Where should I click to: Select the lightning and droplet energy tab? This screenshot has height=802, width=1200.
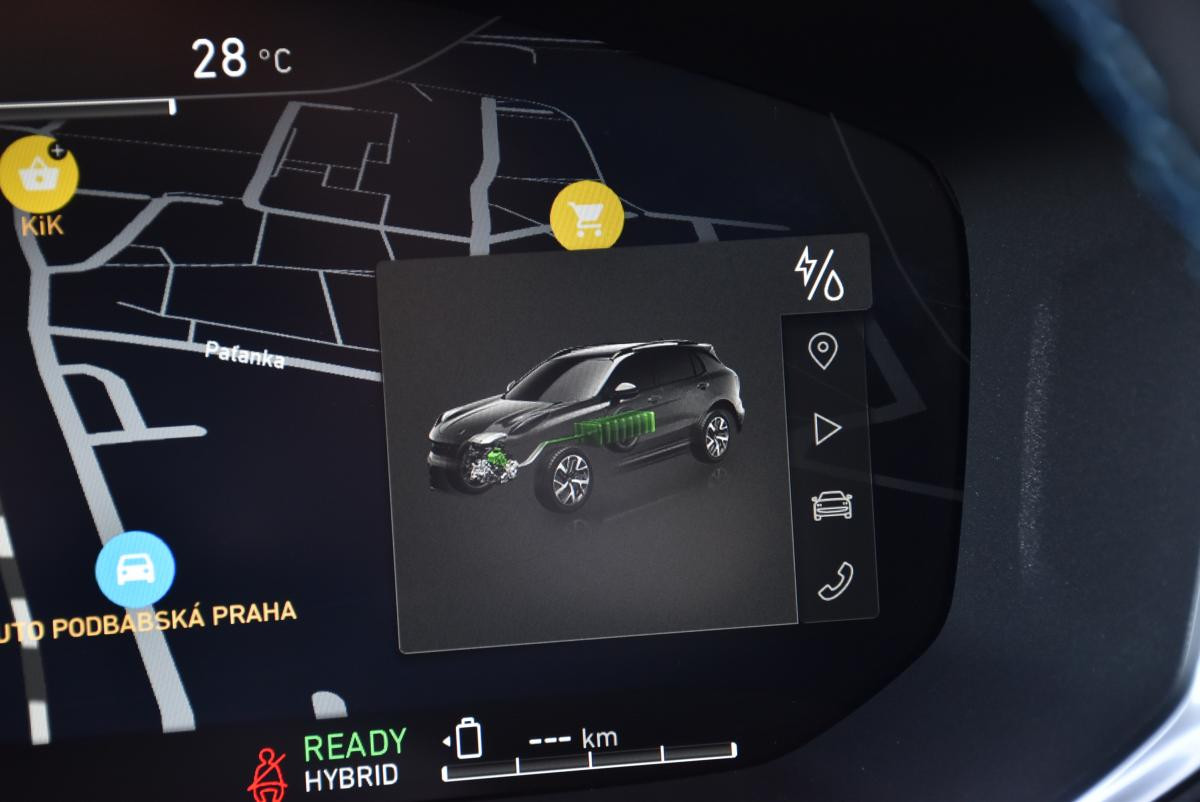click(819, 274)
